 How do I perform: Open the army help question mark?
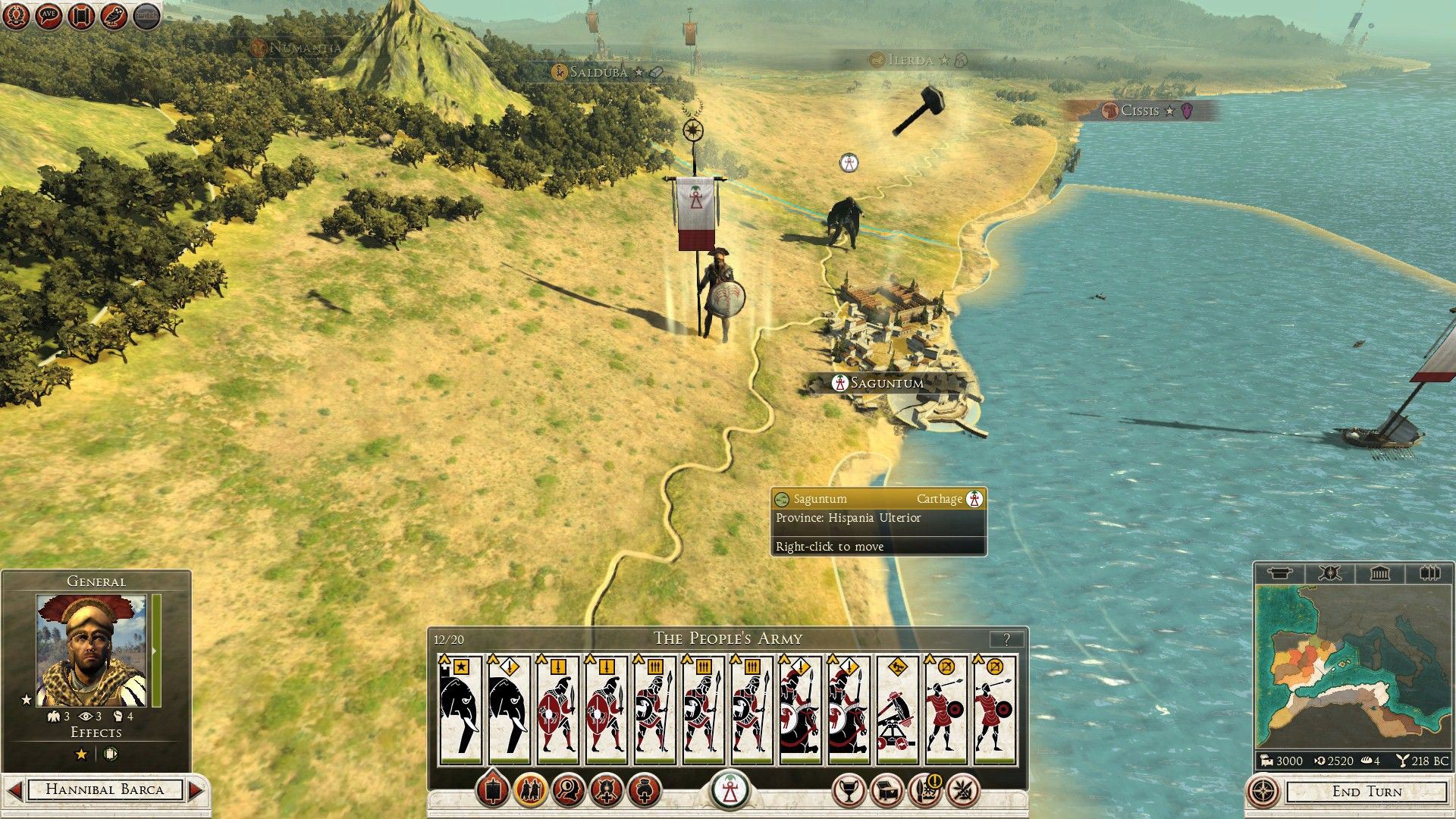1006,639
